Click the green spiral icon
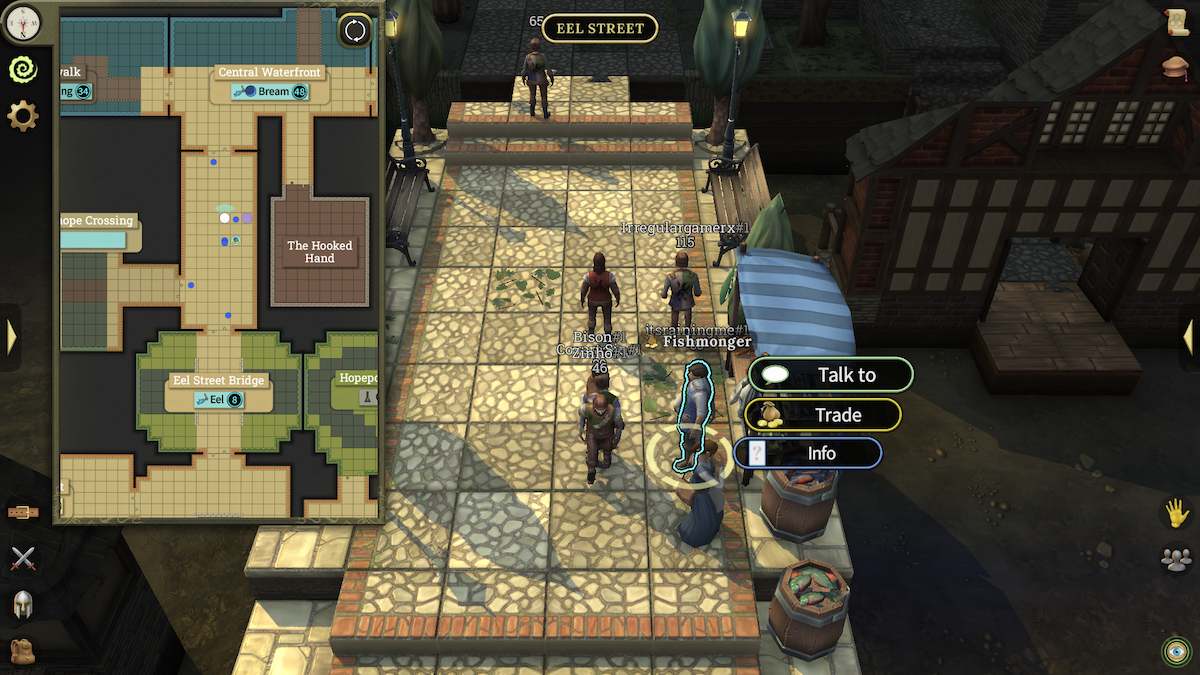Image resolution: width=1200 pixels, height=675 pixels. click(x=22, y=68)
